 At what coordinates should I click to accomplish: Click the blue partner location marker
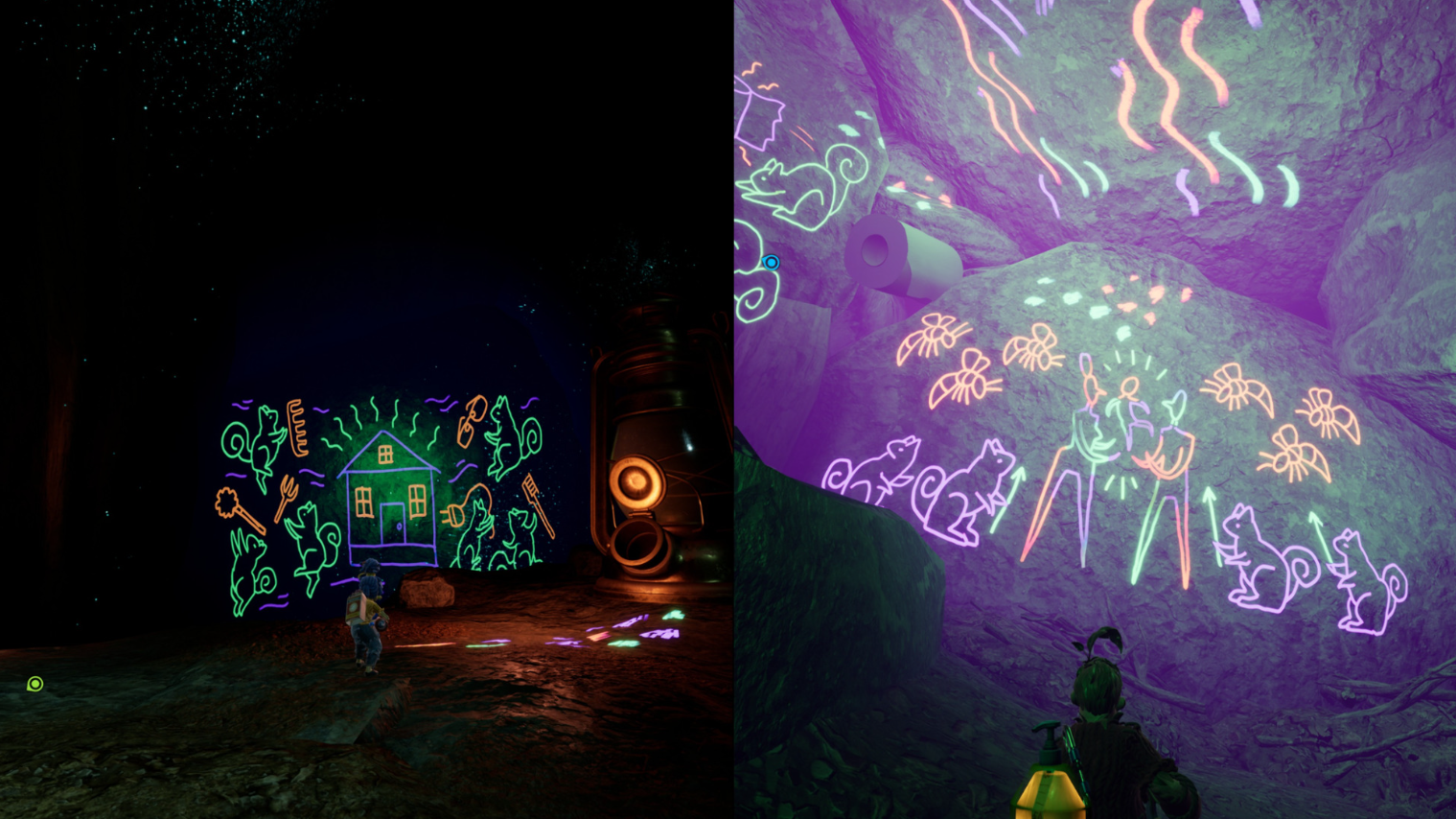[x=771, y=262]
